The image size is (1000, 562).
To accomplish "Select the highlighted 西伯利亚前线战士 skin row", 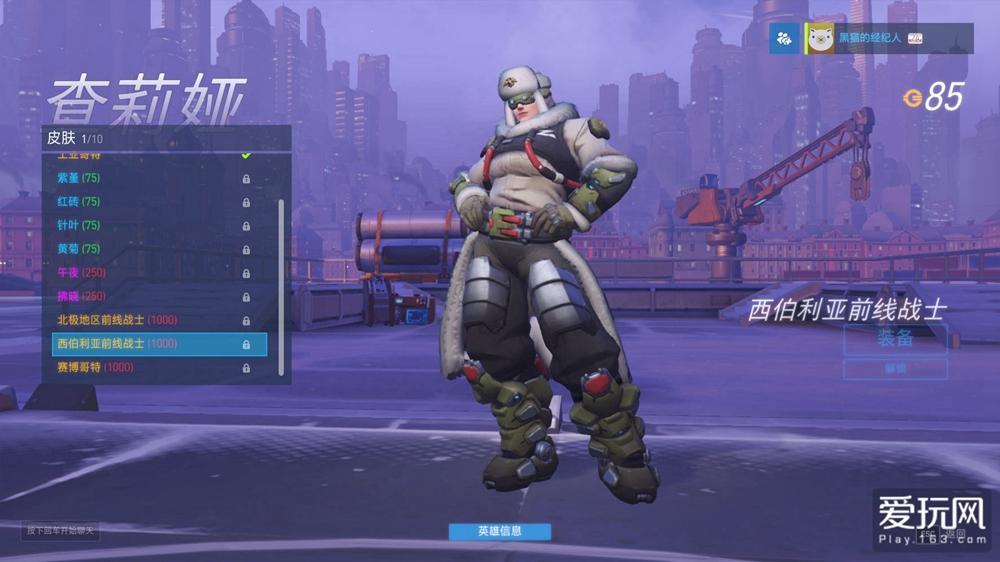I will pos(159,344).
